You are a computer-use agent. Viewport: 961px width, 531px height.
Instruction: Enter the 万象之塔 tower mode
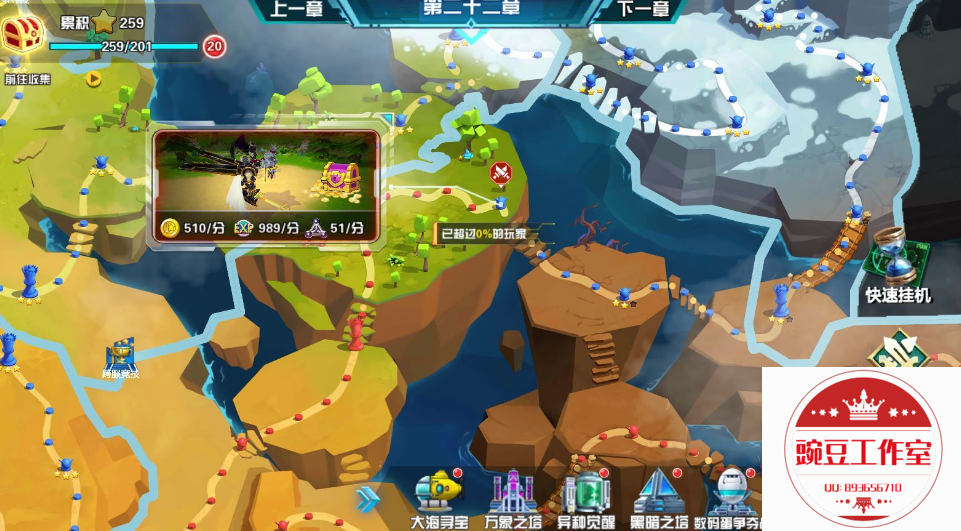click(511, 495)
